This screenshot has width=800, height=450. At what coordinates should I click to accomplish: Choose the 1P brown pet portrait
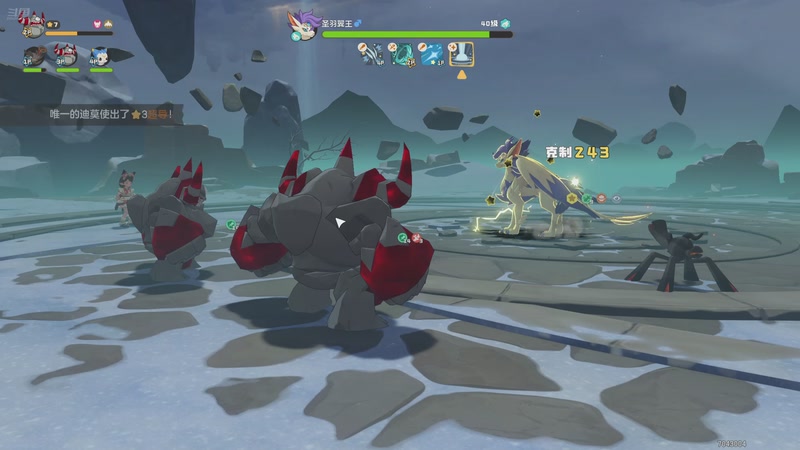pyautogui.click(x=33, y=55)
